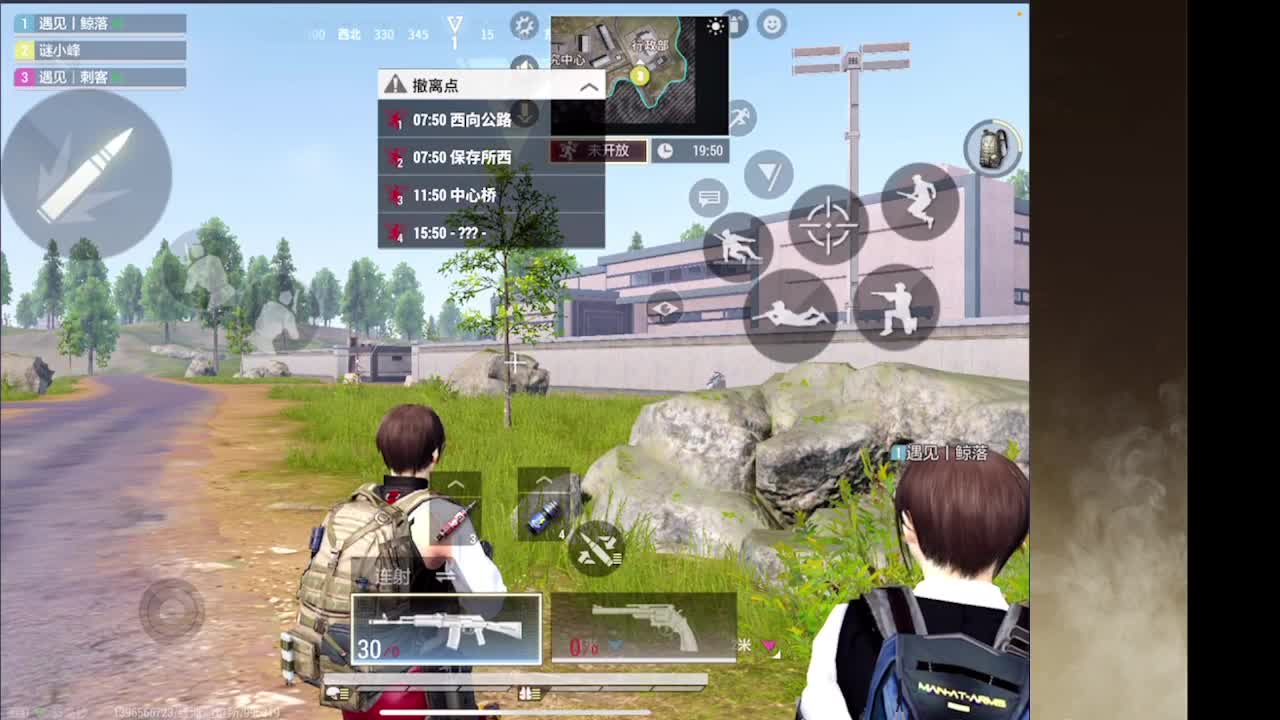Open the chat message icon
Viewport: 1280px width, 720px height.
tap(710, 197)
